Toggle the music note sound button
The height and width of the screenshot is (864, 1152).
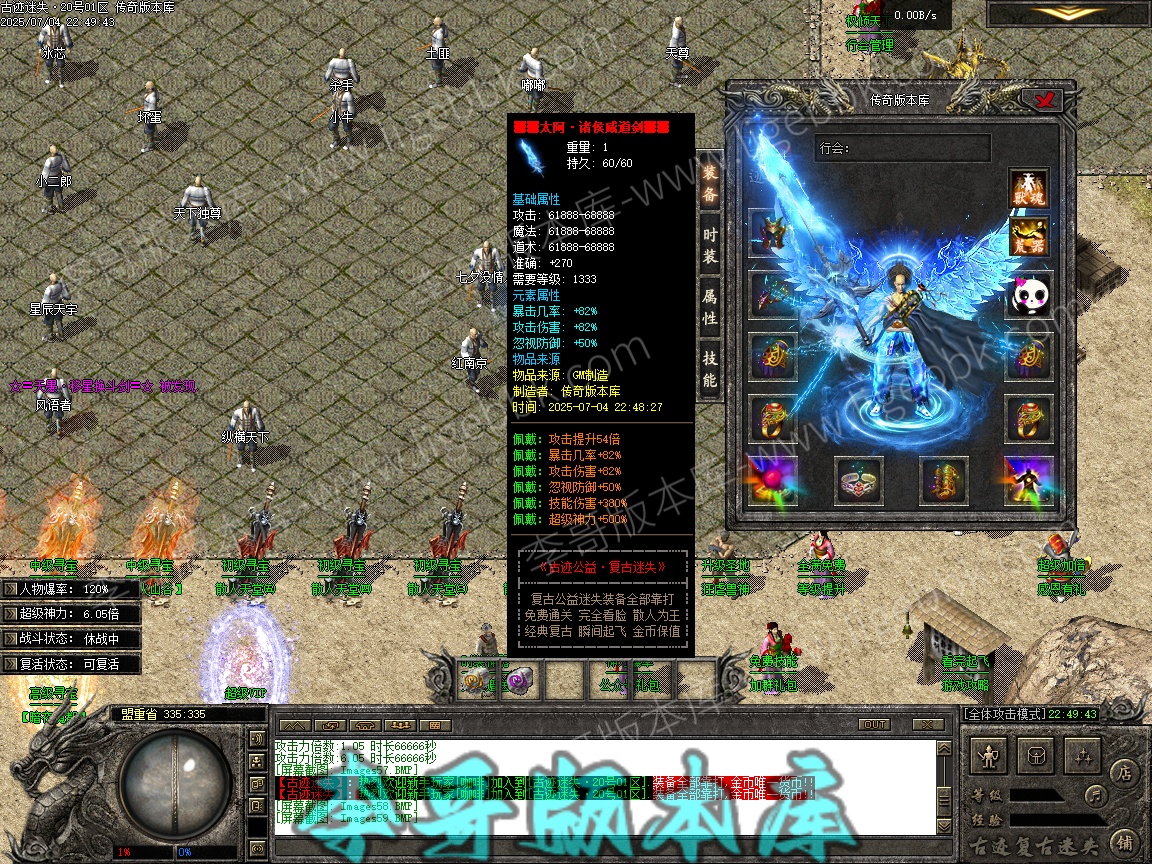(x=1096, y=796)
